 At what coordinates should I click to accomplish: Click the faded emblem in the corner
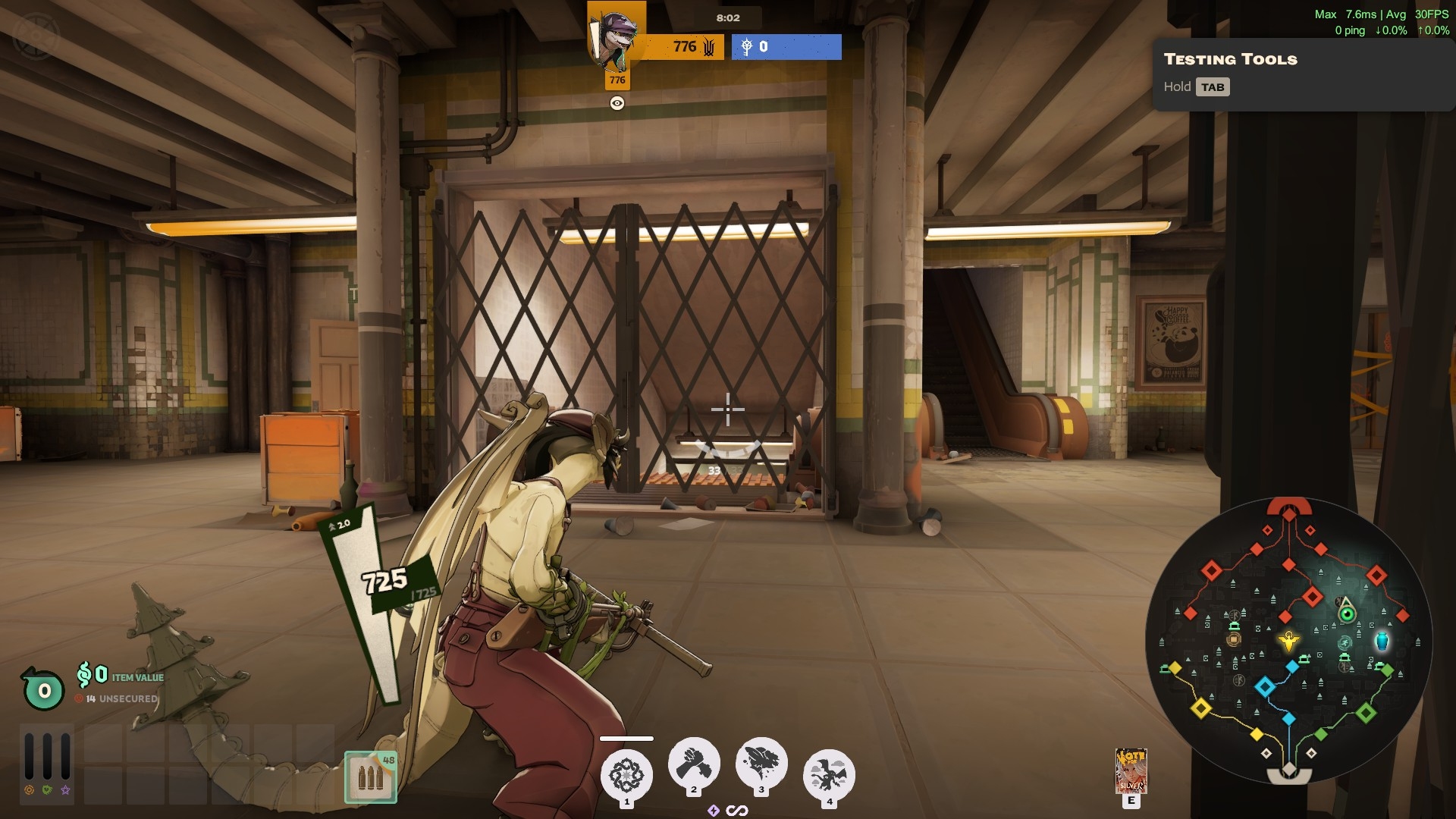[x=36, y=34]
